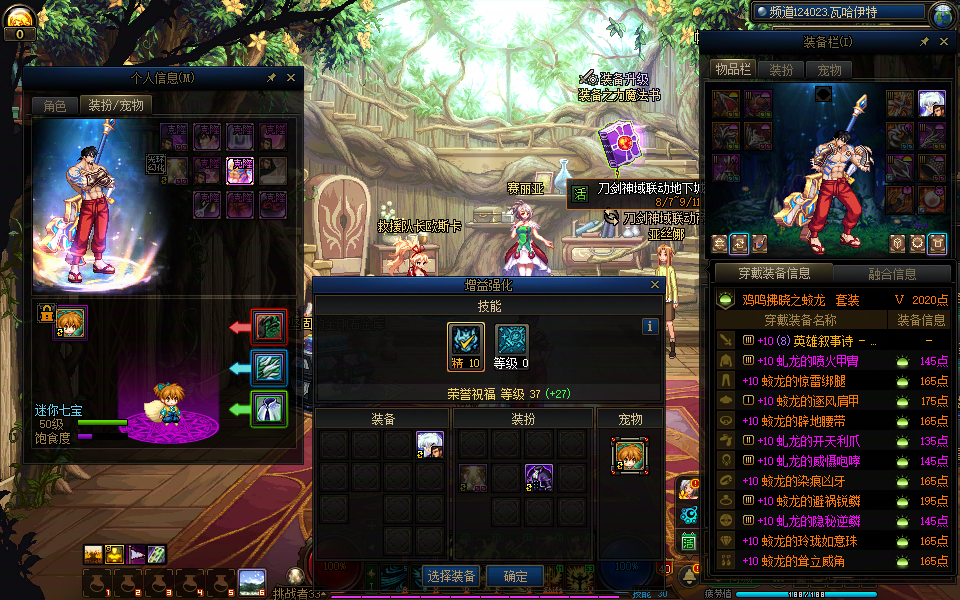The width and height of the screenshot is (960, 600).
Task: Open the blue info button in 增益强化
Action: point(650,326)
